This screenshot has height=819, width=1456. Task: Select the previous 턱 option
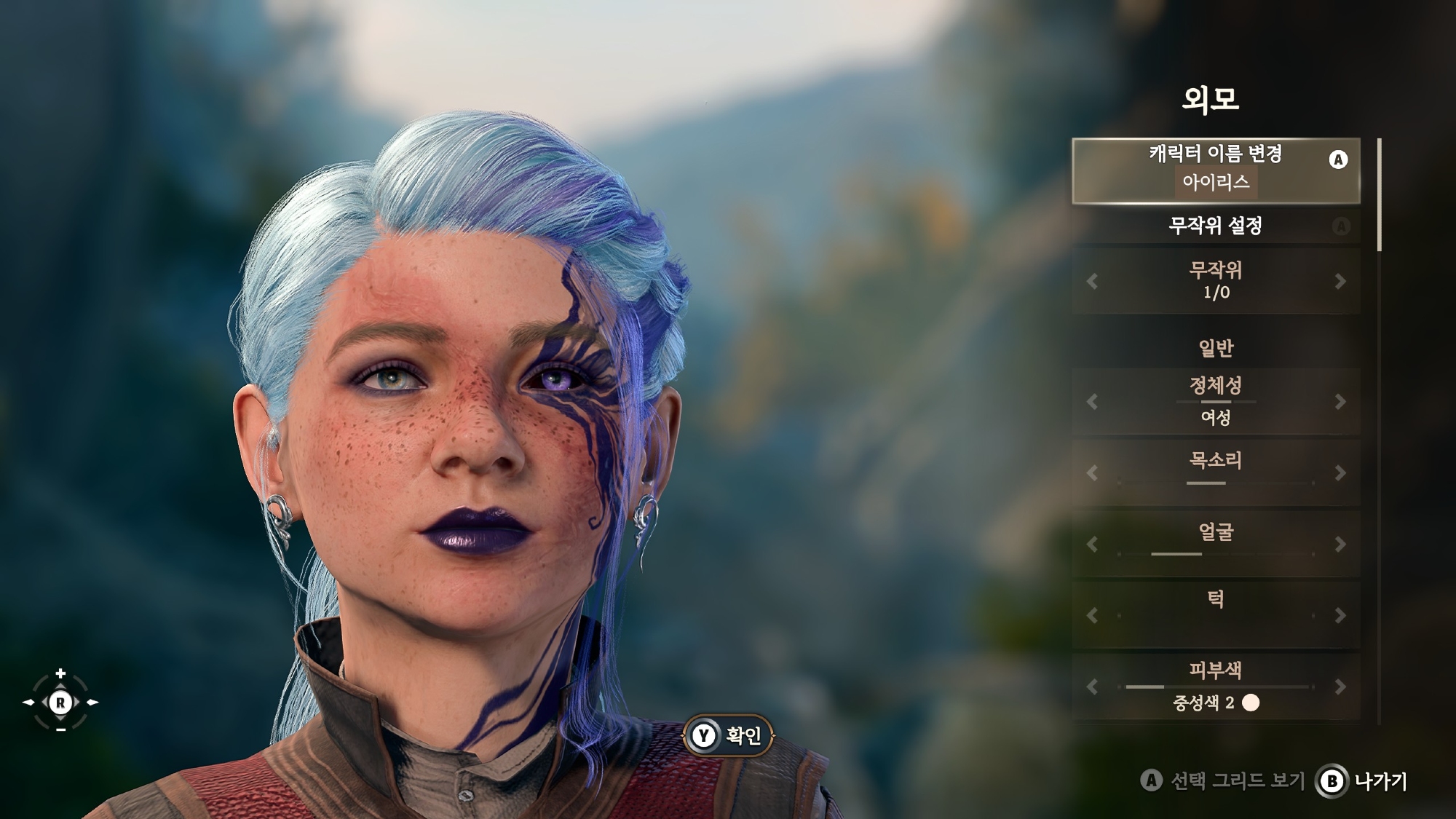(1091, 616)
